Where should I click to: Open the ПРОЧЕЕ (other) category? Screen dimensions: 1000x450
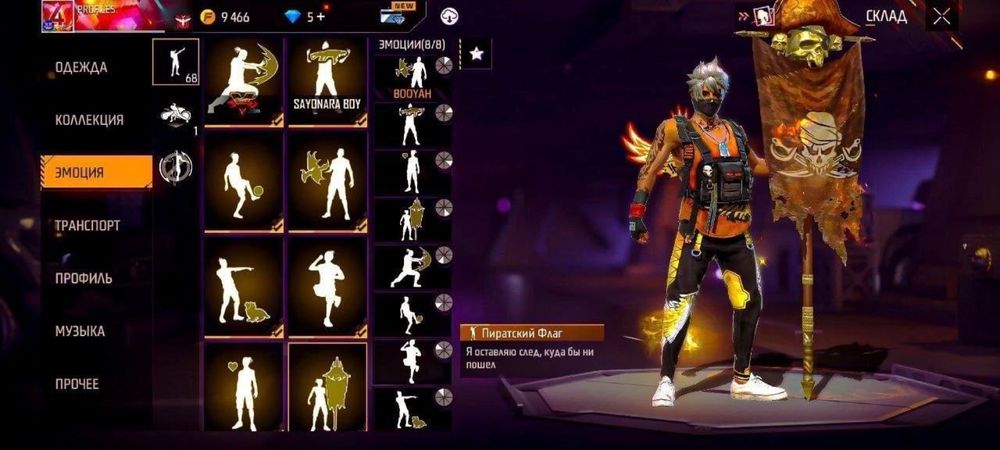[77, 384]
